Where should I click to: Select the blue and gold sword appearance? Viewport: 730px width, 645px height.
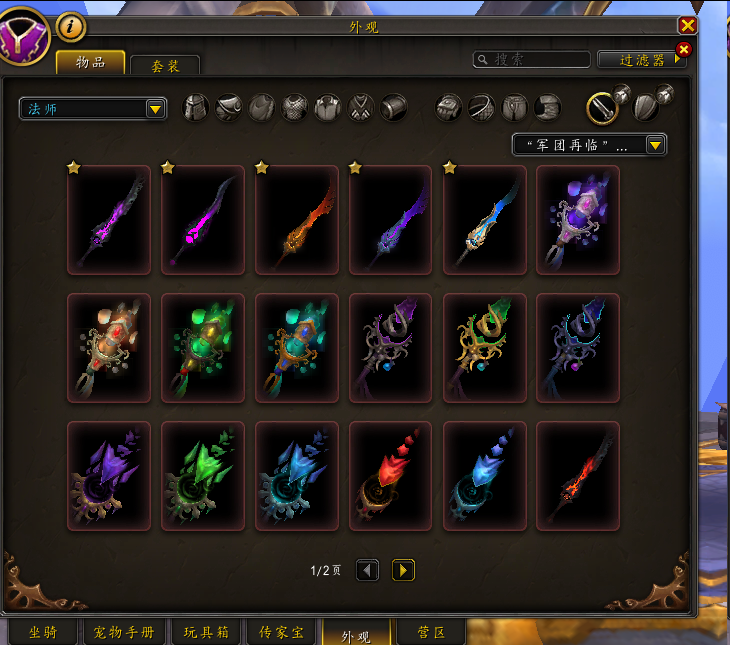[x=484, y=220]
